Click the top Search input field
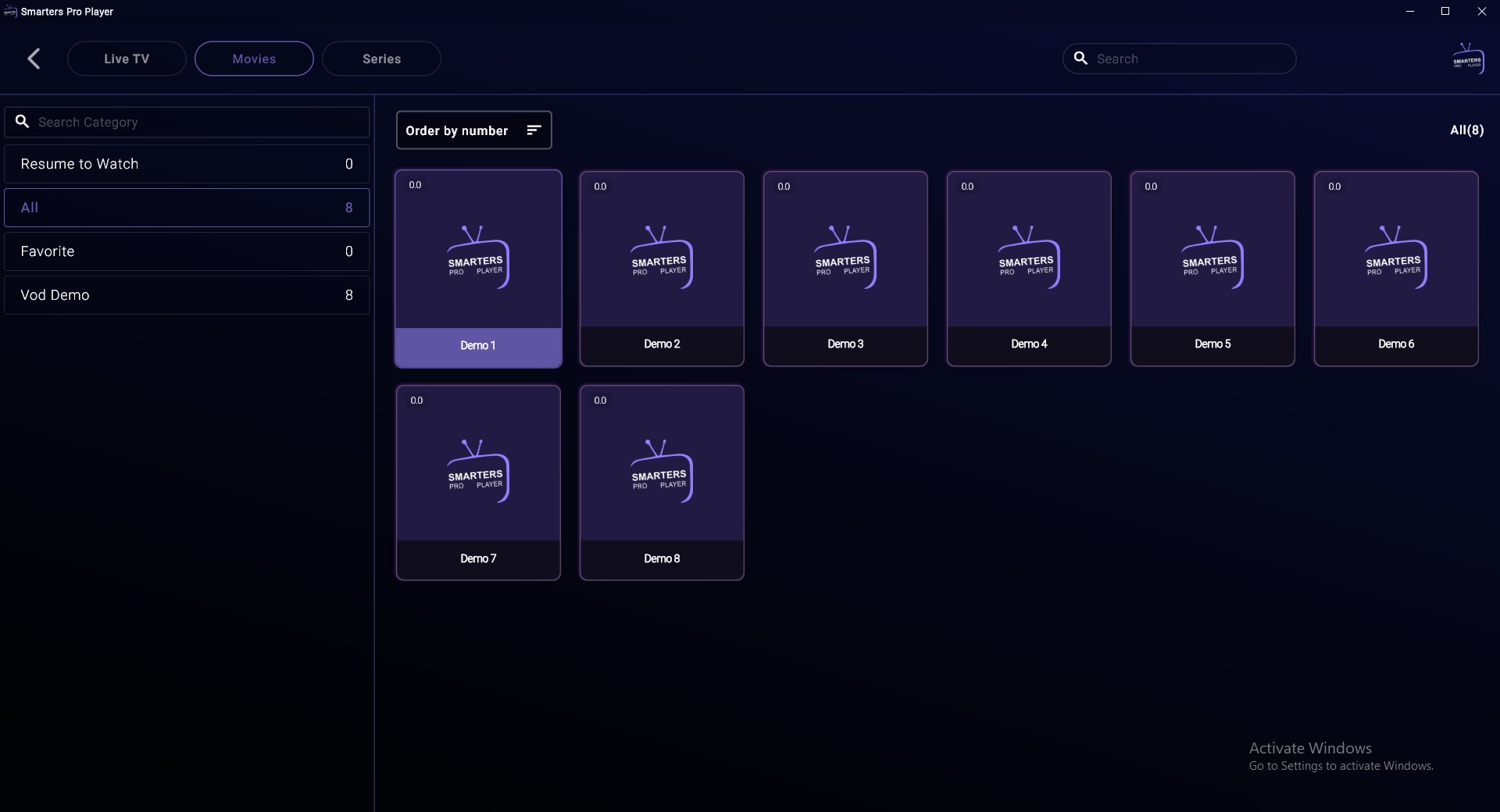The width and height of the screenshot is (1500, 812). (1180, 59)
